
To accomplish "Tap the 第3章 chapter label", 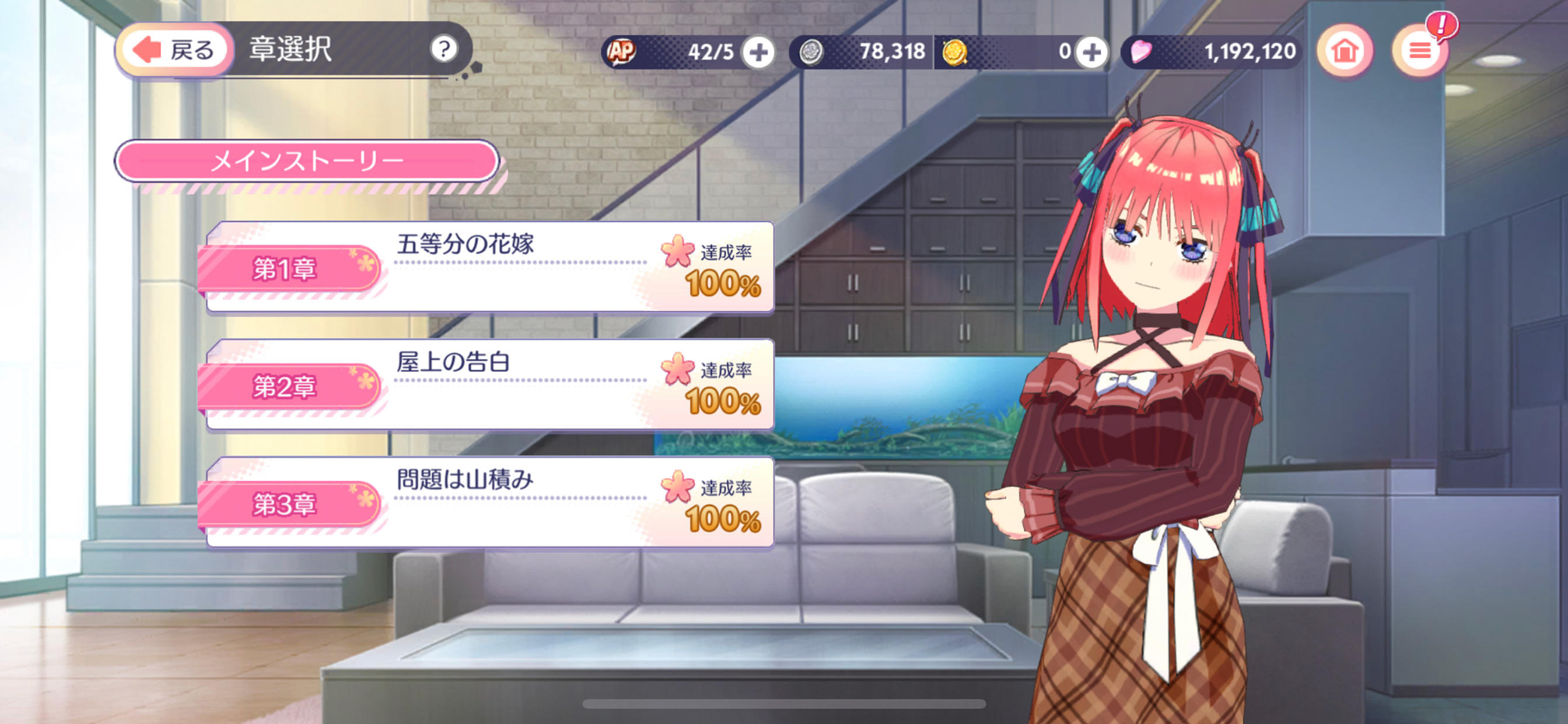I will tap(286, 505).
